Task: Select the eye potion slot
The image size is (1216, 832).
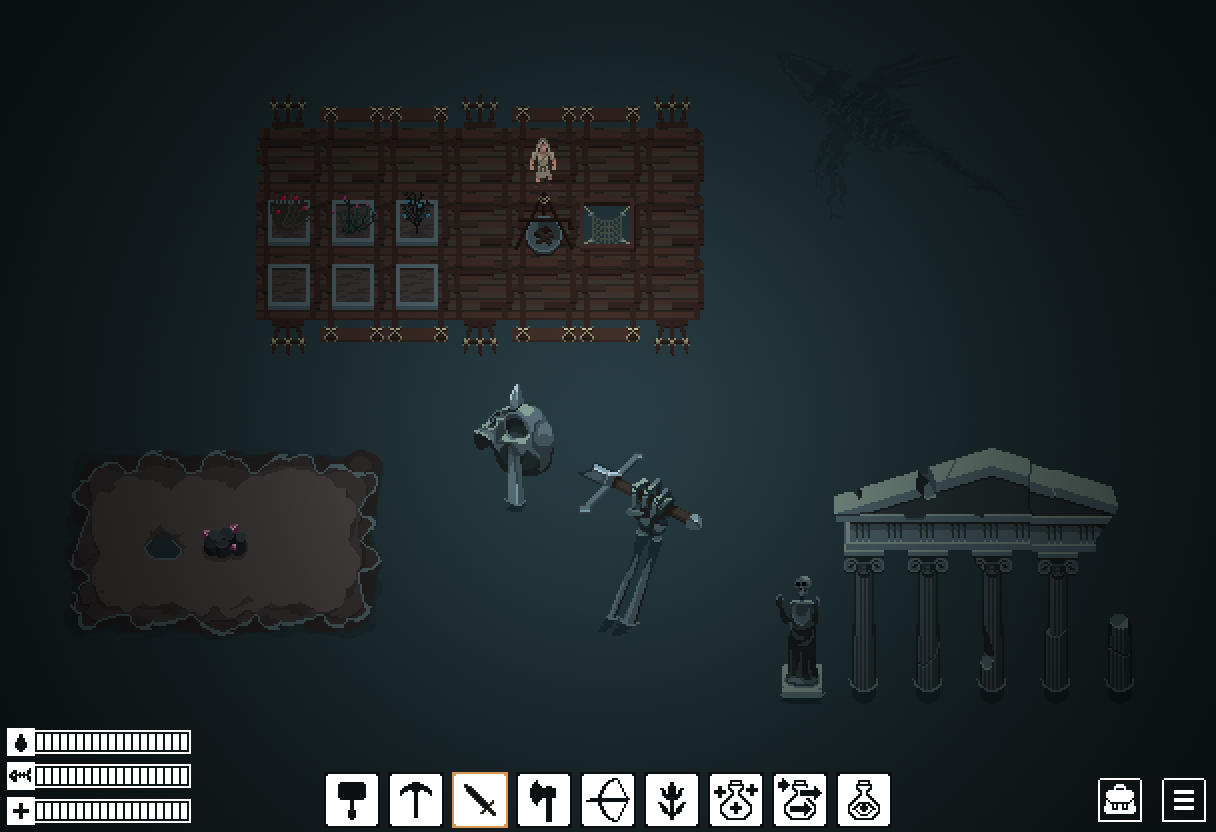Action: pos(864,800)
